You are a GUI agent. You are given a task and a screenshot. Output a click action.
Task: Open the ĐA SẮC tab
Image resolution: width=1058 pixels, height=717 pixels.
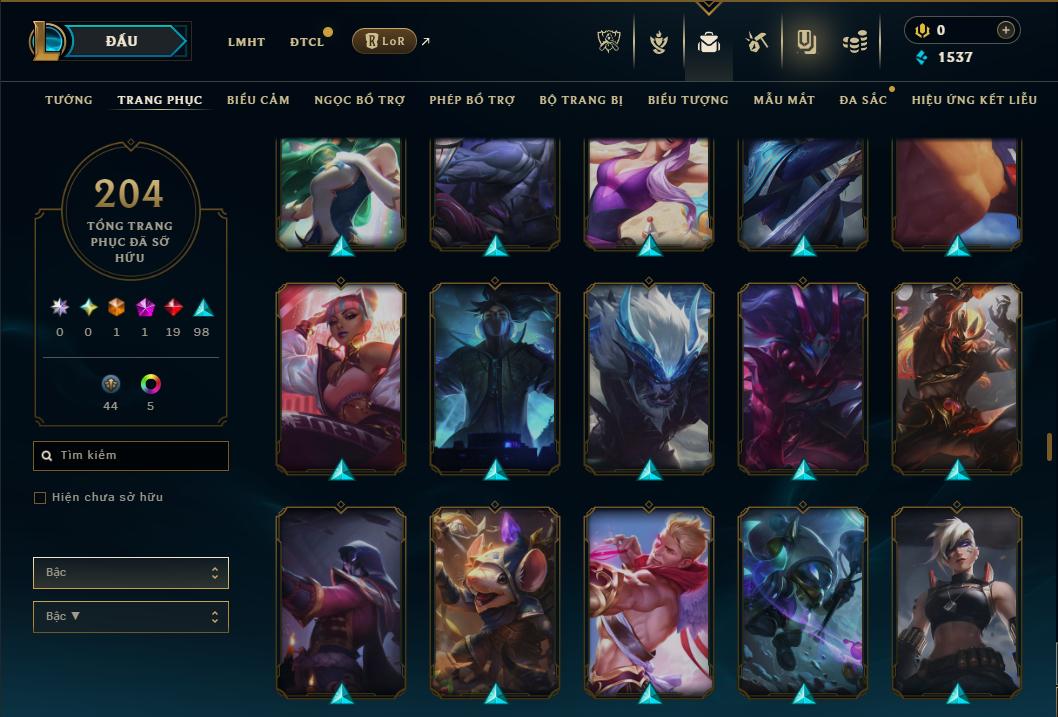[x=863, y=100]
